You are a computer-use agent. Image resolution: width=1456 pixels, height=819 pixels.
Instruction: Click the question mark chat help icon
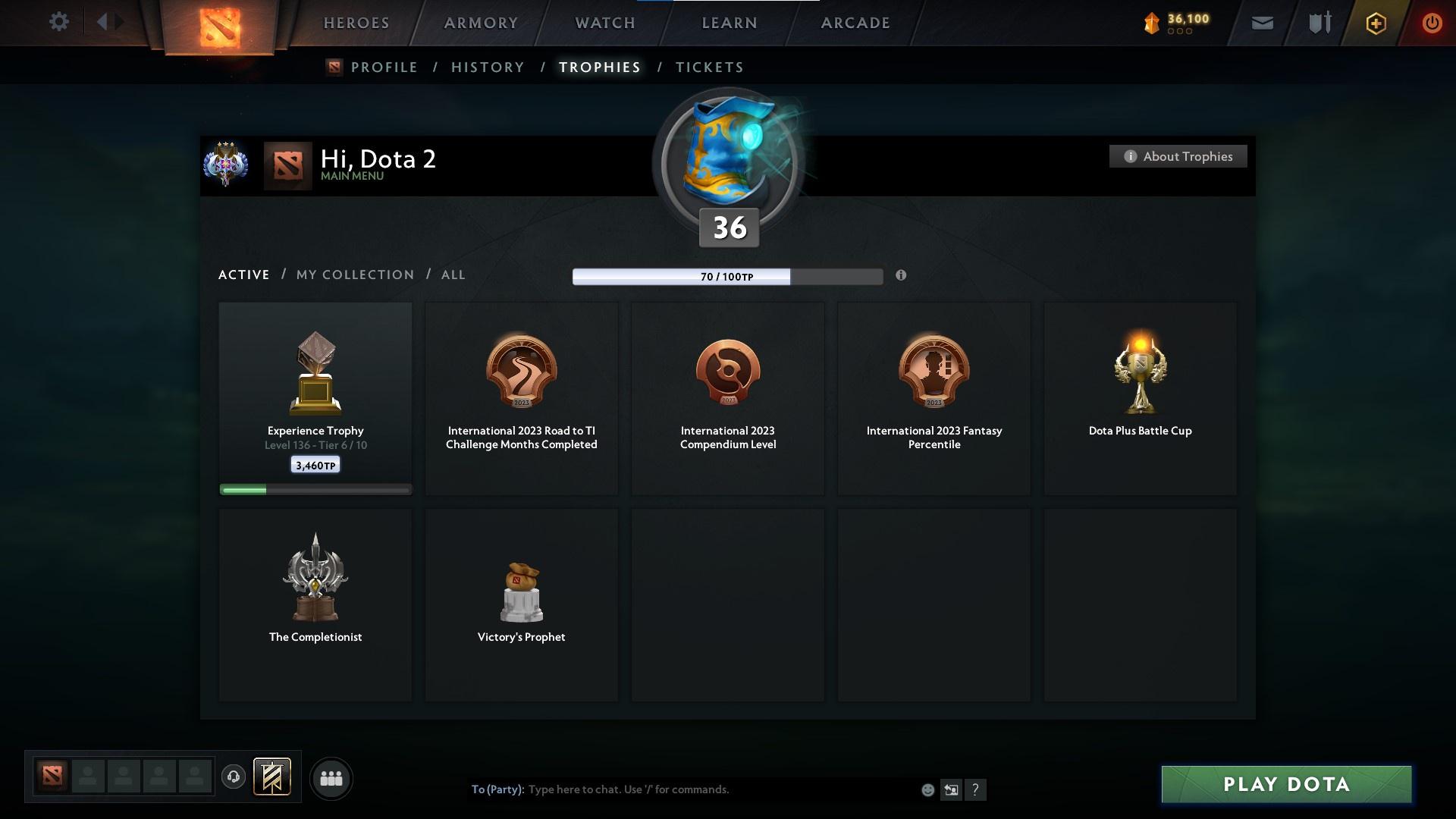[x=977, y=789]
